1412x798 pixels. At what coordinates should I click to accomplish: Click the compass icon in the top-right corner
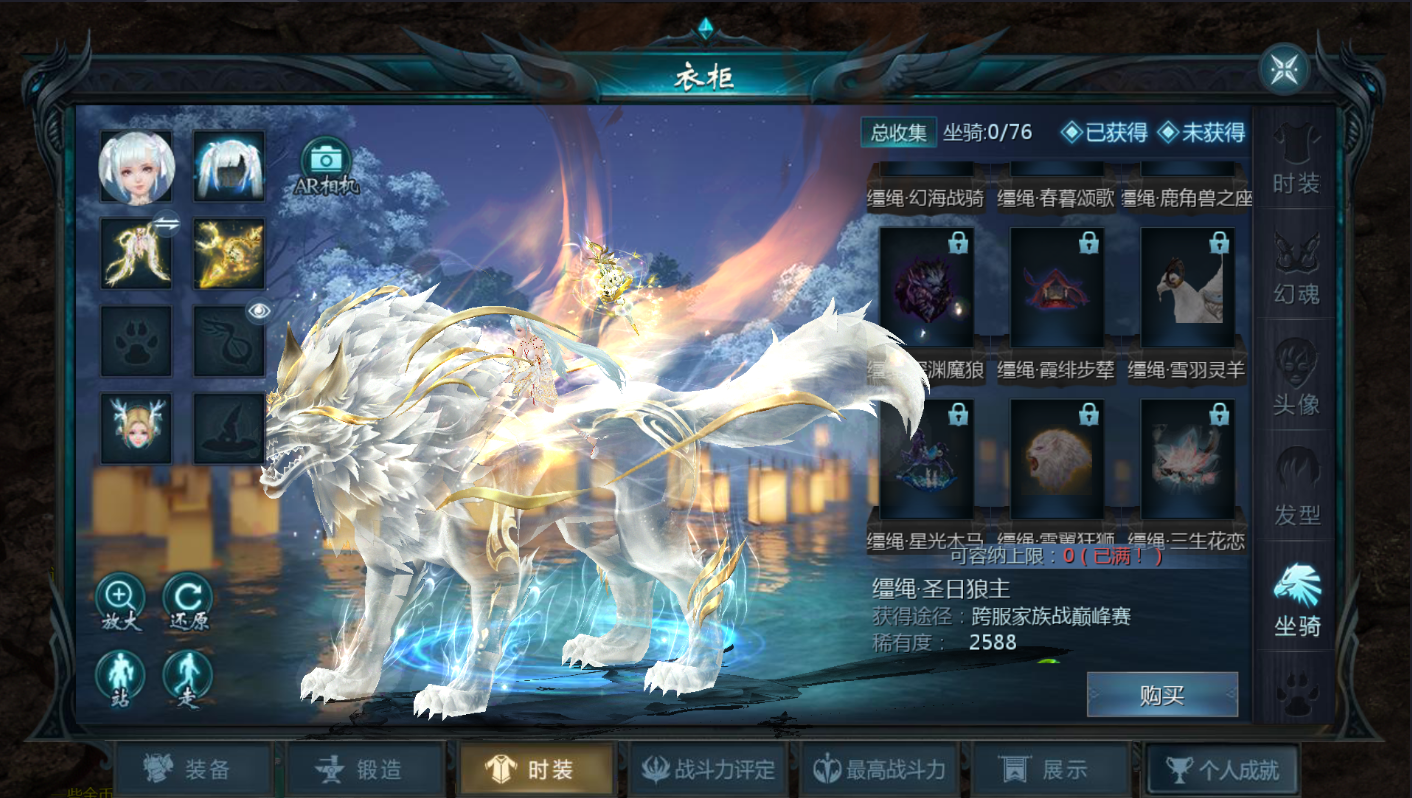[1283, 68]
